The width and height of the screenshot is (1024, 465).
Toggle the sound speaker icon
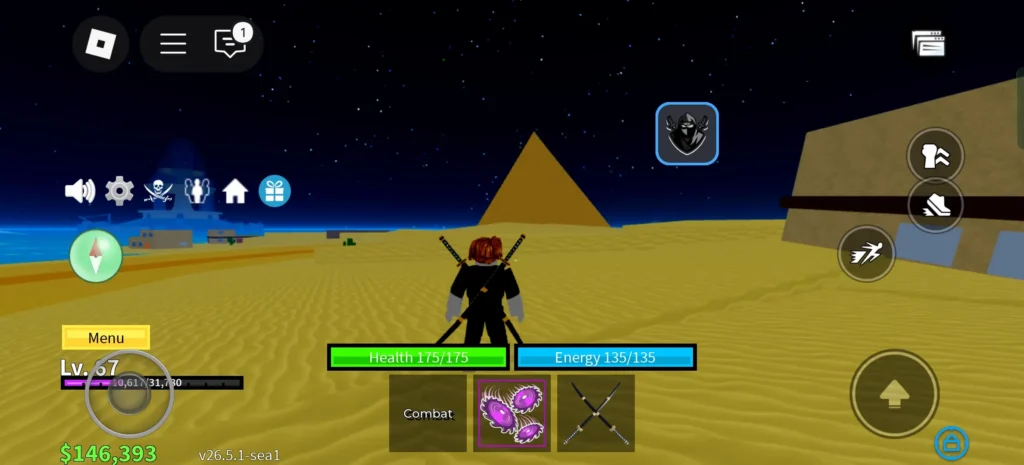[79, 190]
